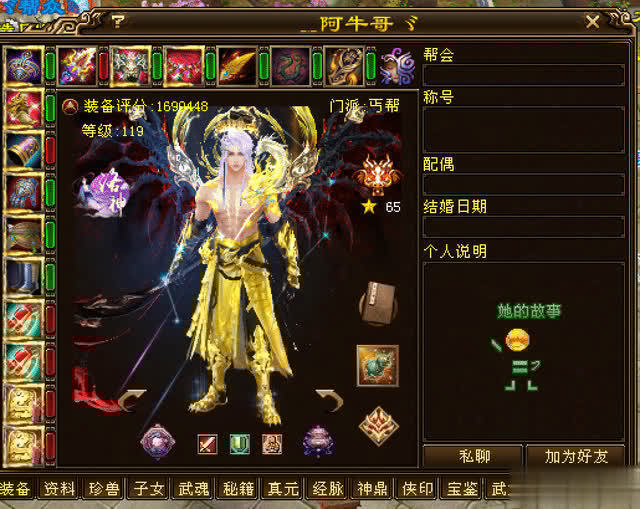
Task: Open the 真元 tab
Action: (x=283, y=489)
